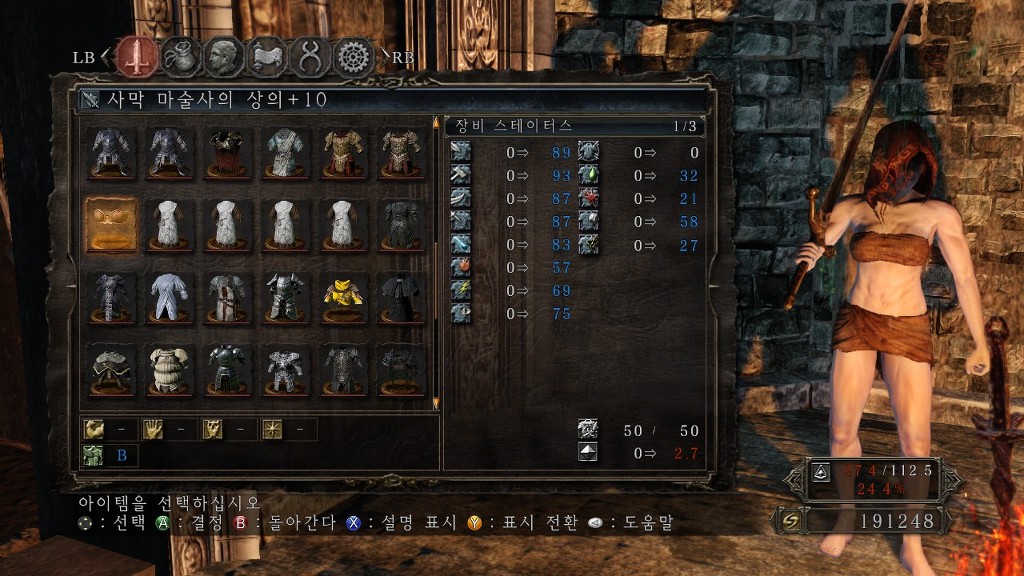Open the gear settings tab
The height and width of the screenshot is (576, 1024).
click(354, 56)
